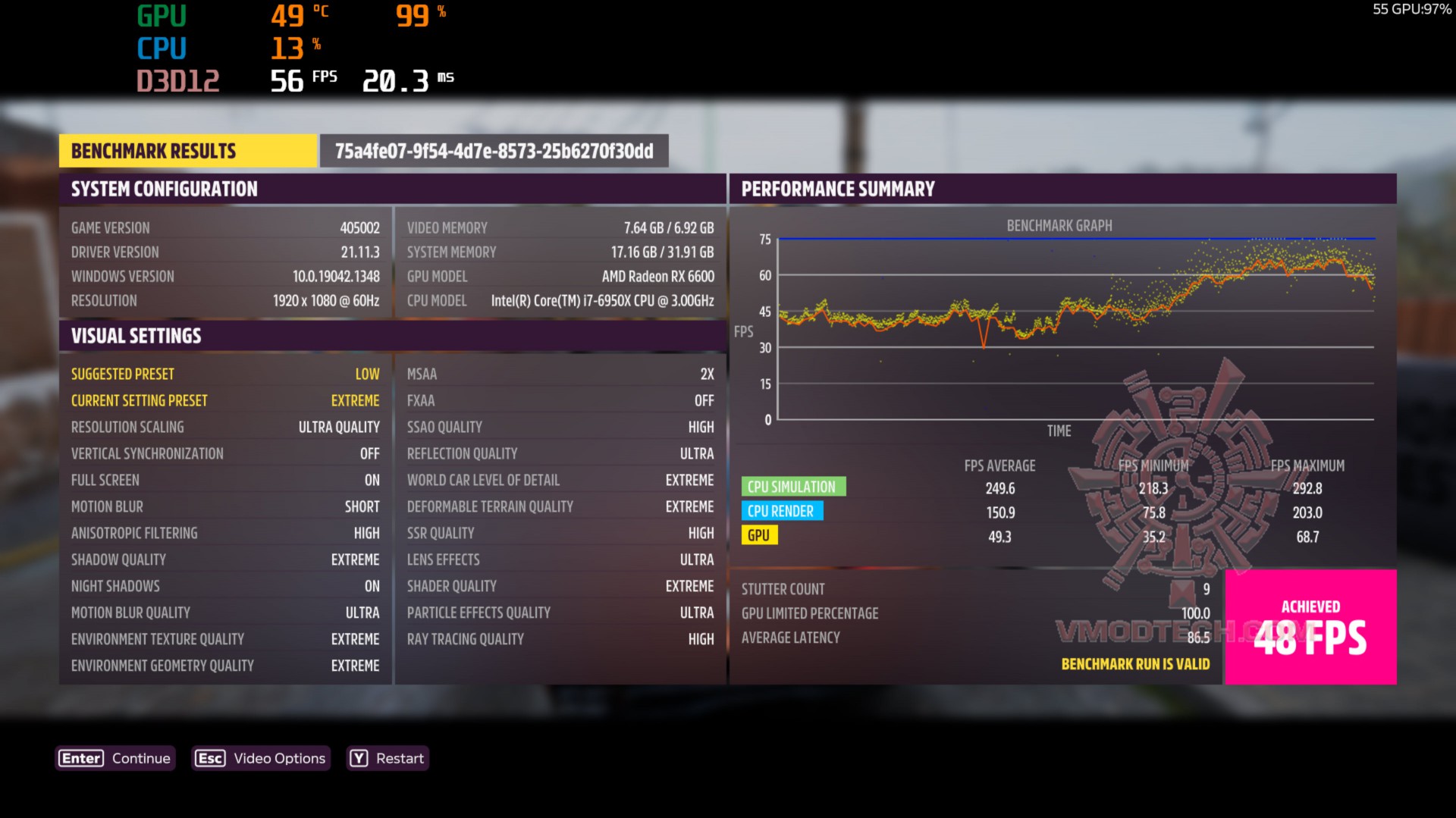The height and width of the screenshot is (818, 1456).
Task: Switch to the Visual Settings section
Action: (136, 335)
